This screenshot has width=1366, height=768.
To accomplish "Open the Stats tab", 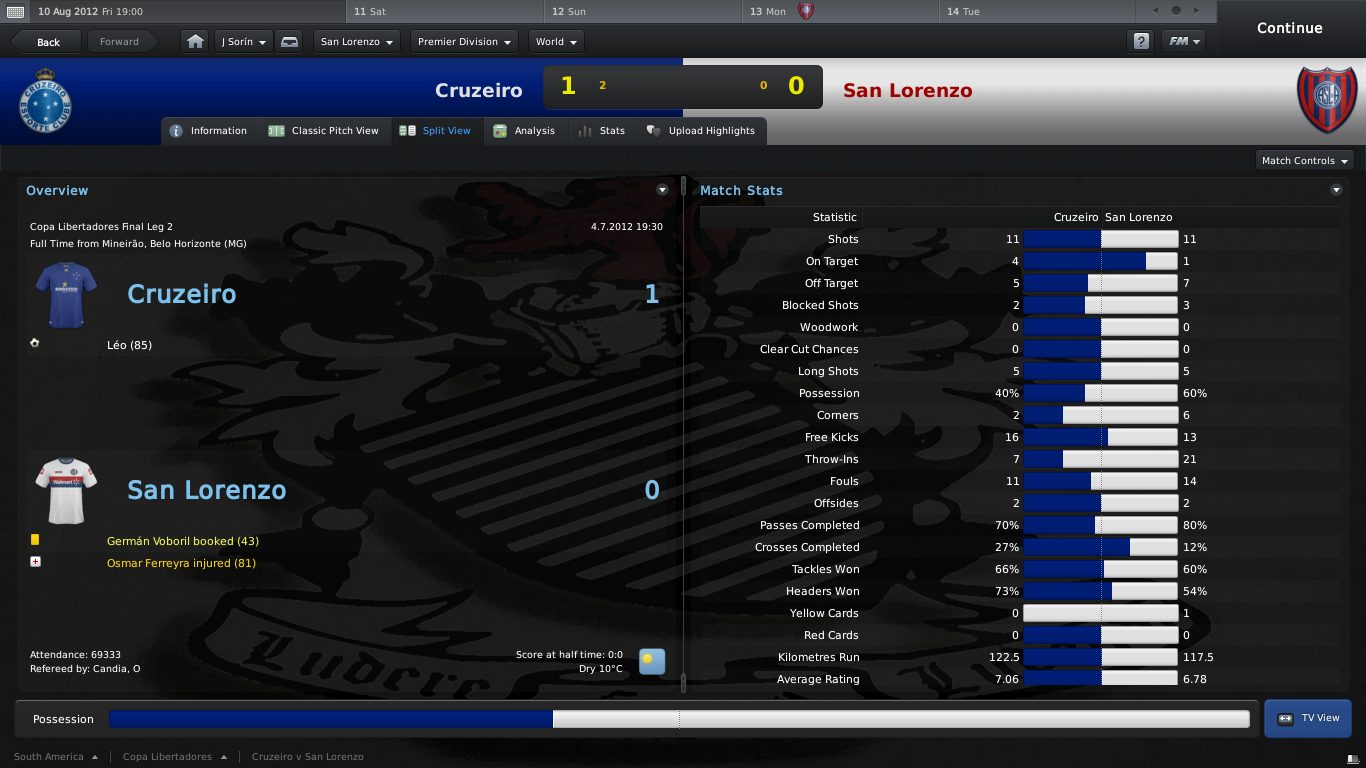I will coord(602,131).
